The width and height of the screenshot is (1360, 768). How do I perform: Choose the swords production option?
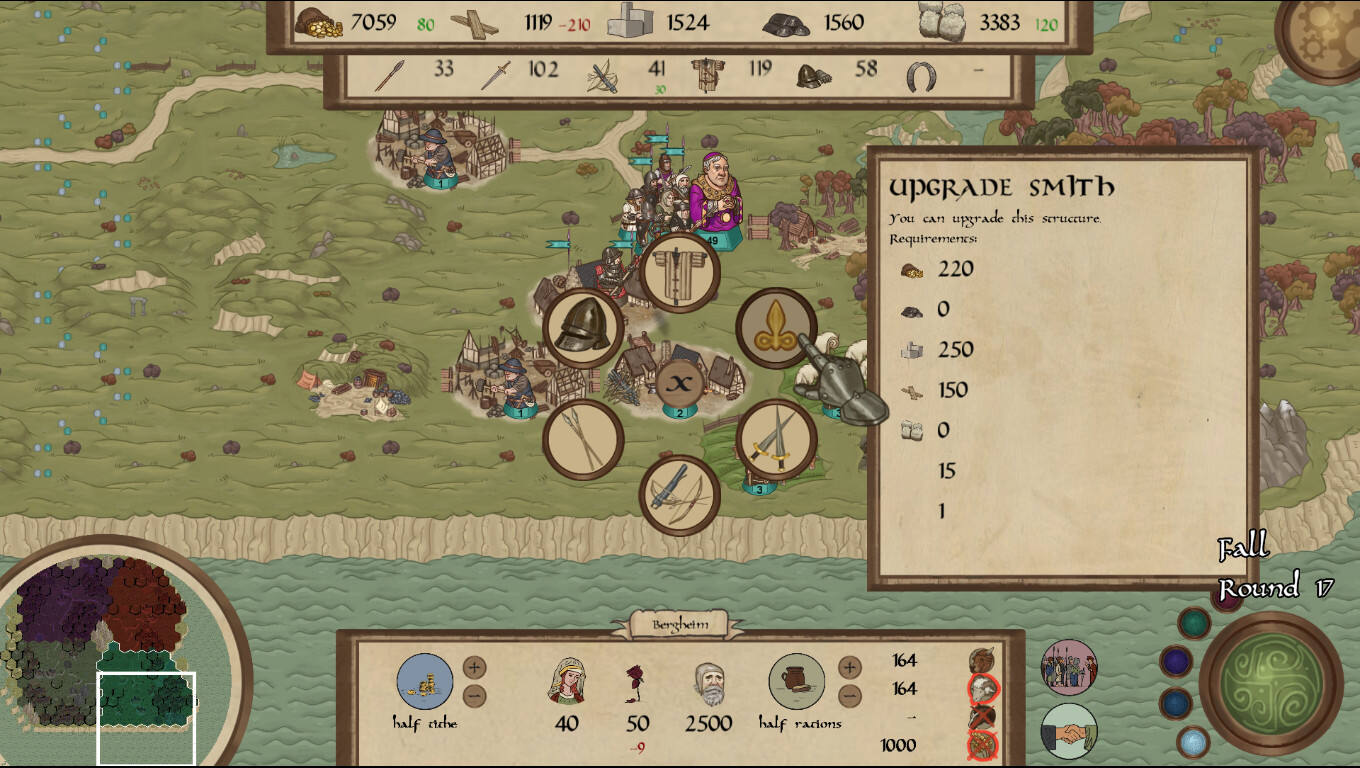click(776, 440)
